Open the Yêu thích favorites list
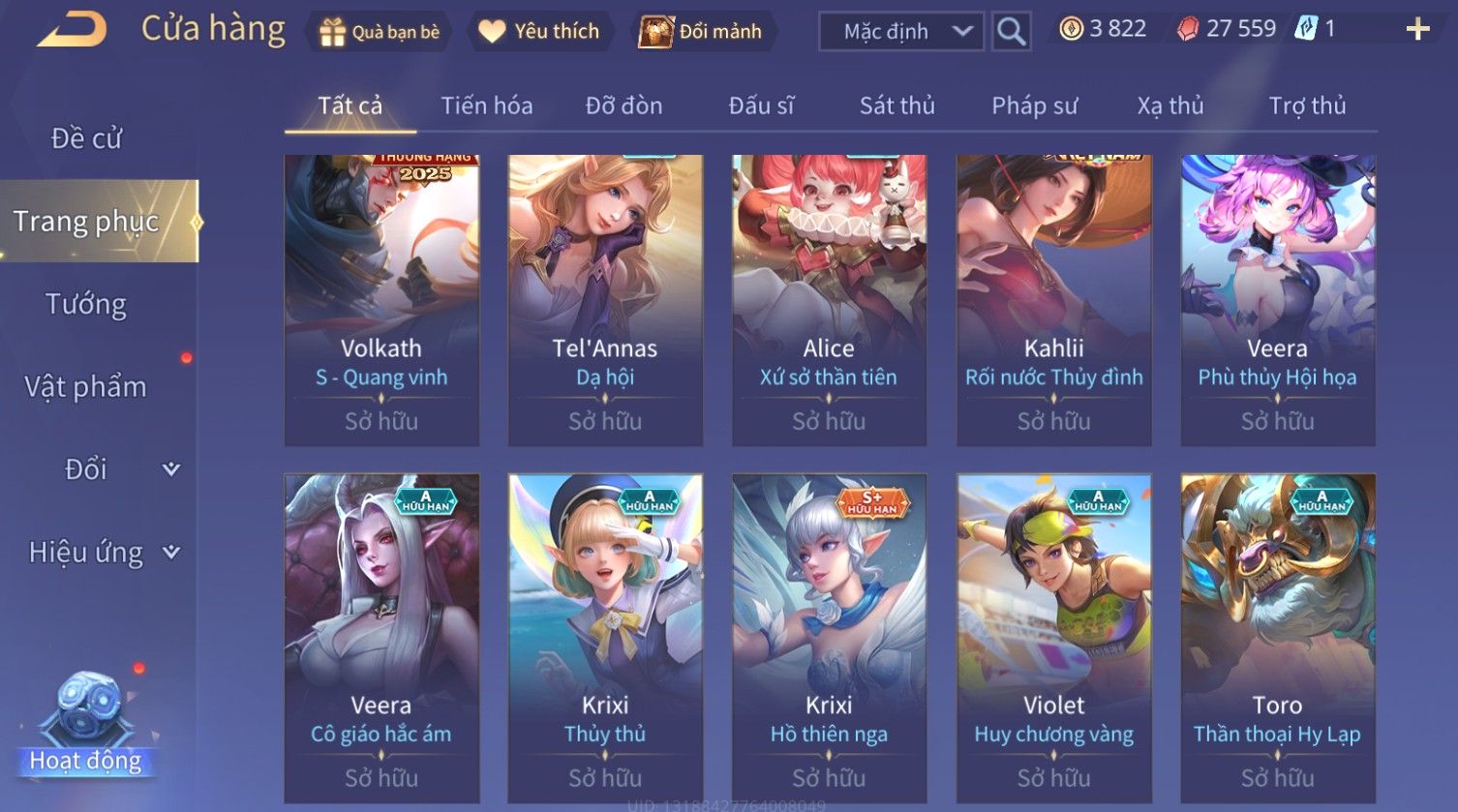The image size is (1458, 812). coord(540,32)
